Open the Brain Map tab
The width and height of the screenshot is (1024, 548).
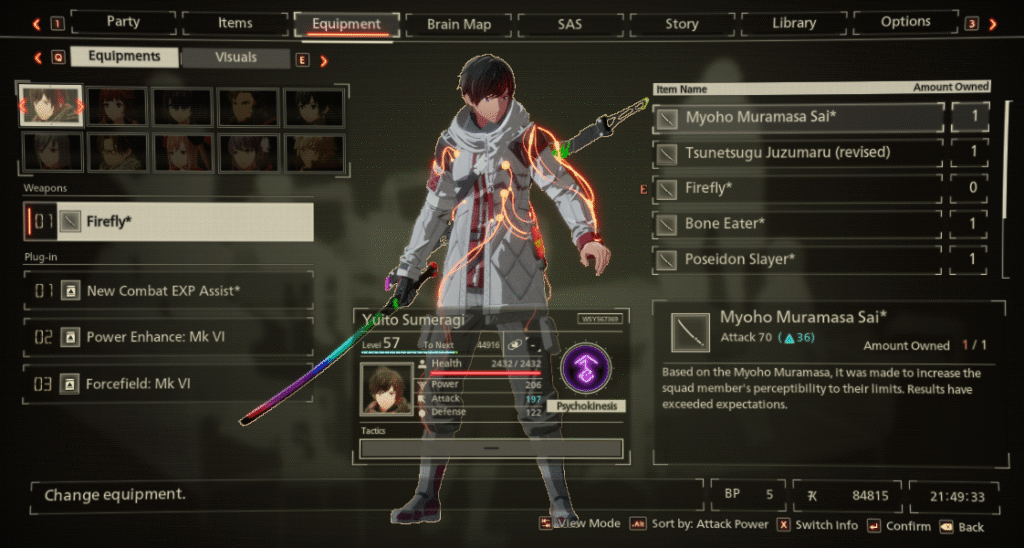coord(457,22)
